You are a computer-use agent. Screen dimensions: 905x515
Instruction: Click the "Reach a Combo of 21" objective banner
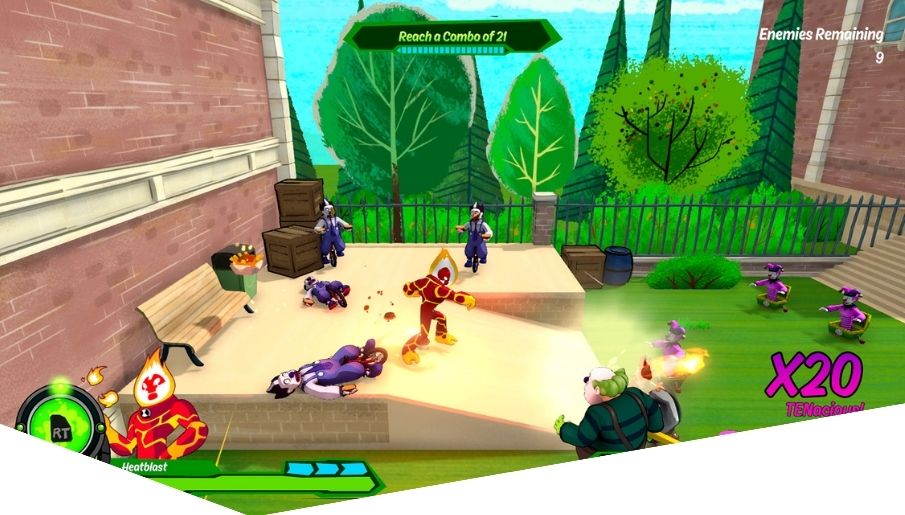[453, 37]
